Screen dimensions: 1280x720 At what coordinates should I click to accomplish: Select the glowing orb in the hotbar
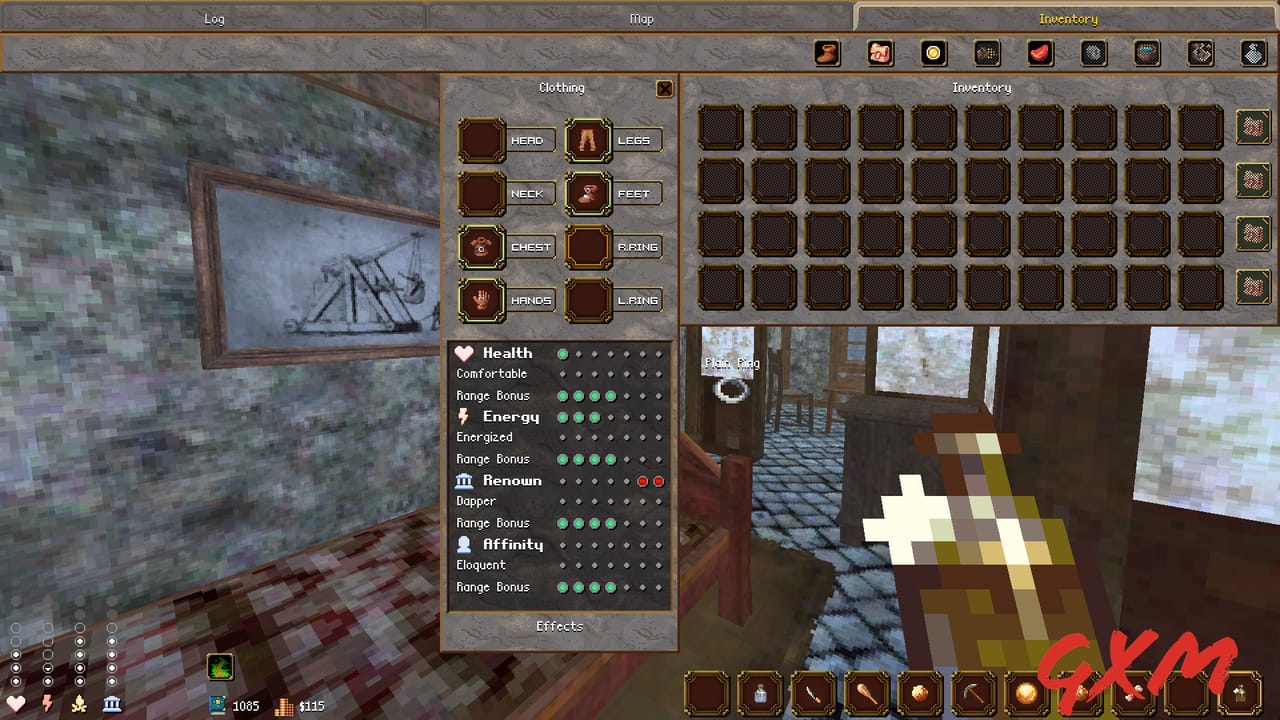1027,690
